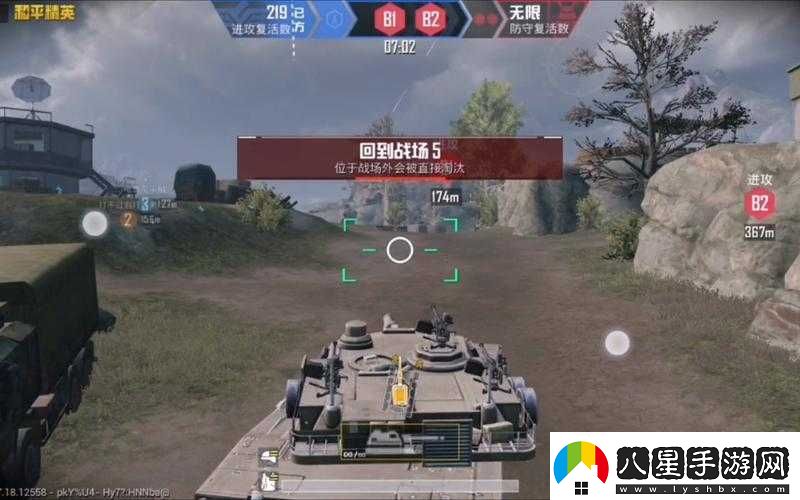
Task: Tap the white circular button over the dirt path
Action: point(617,343)
